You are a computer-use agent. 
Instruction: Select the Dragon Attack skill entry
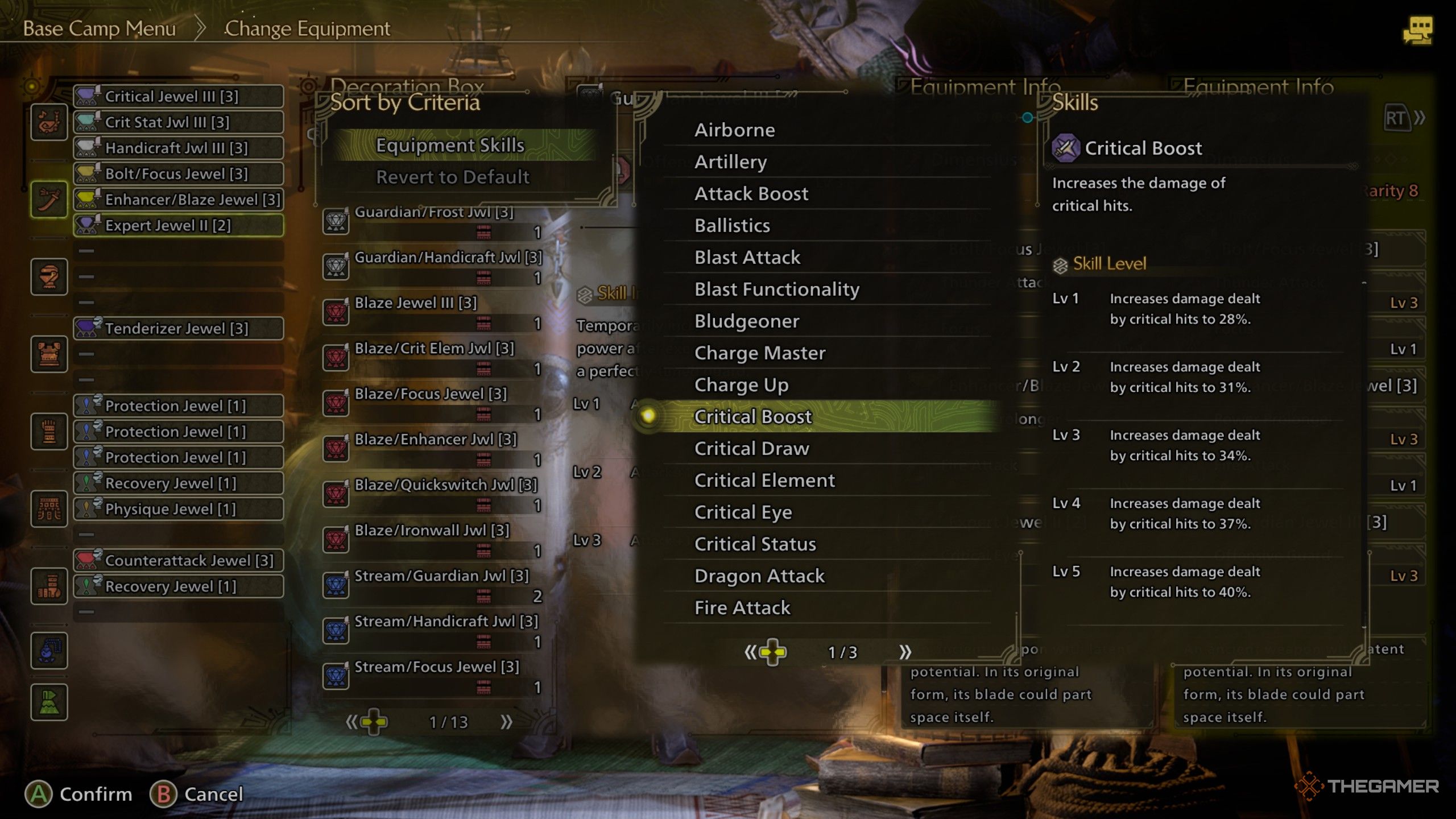point(759,576)
